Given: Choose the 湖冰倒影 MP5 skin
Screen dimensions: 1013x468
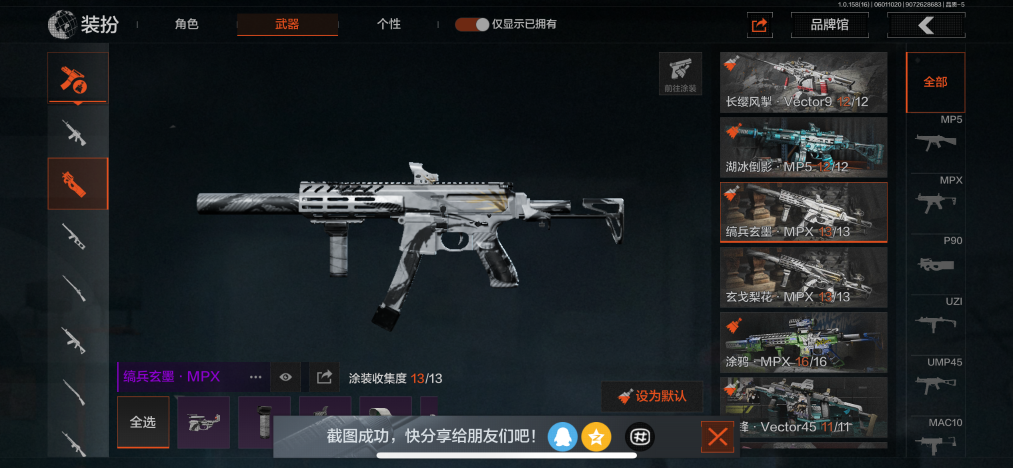Looking at the screenshot, I should [x=803, y=147].
